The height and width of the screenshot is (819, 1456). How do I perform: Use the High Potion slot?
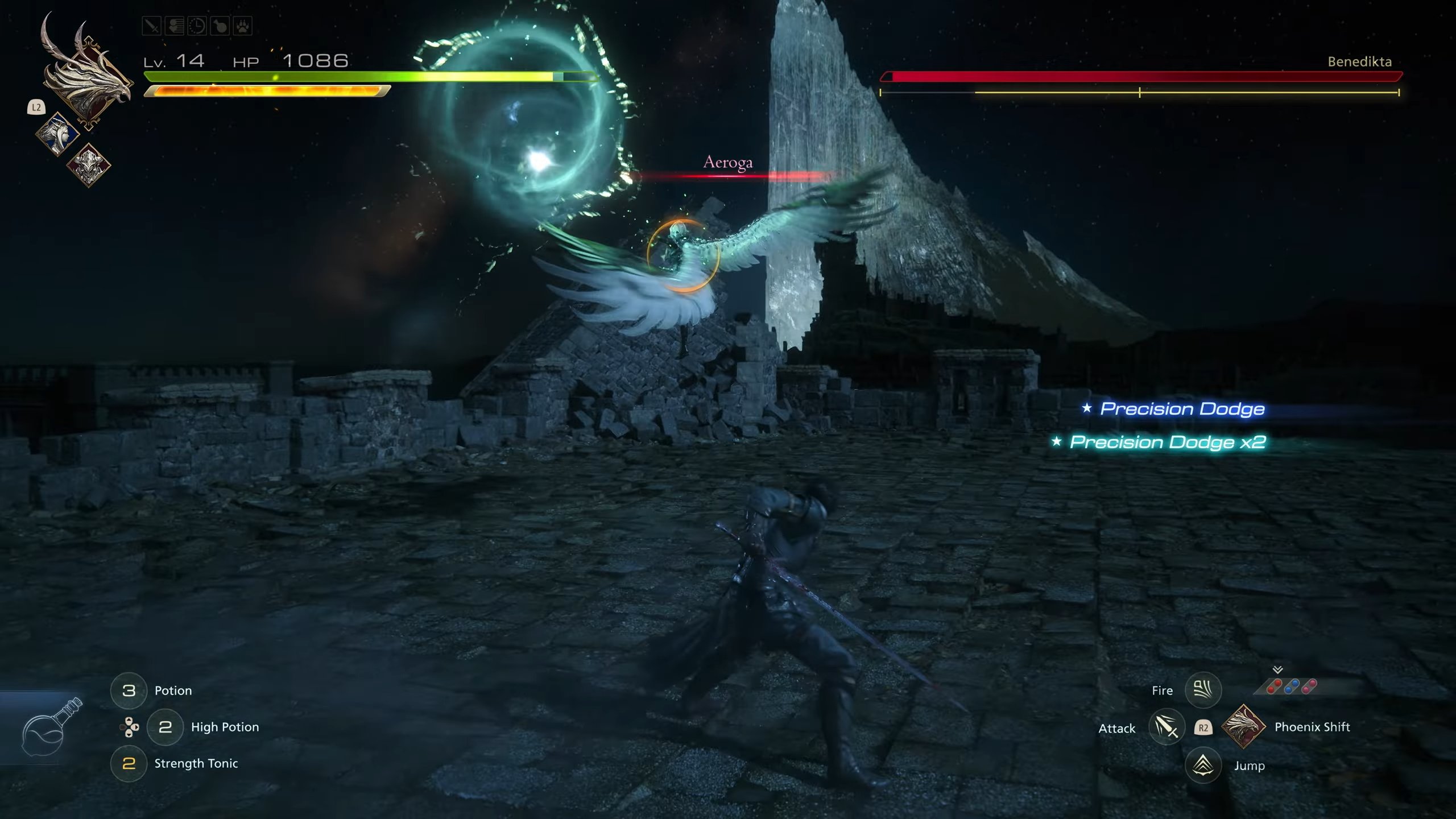(165, 727)
